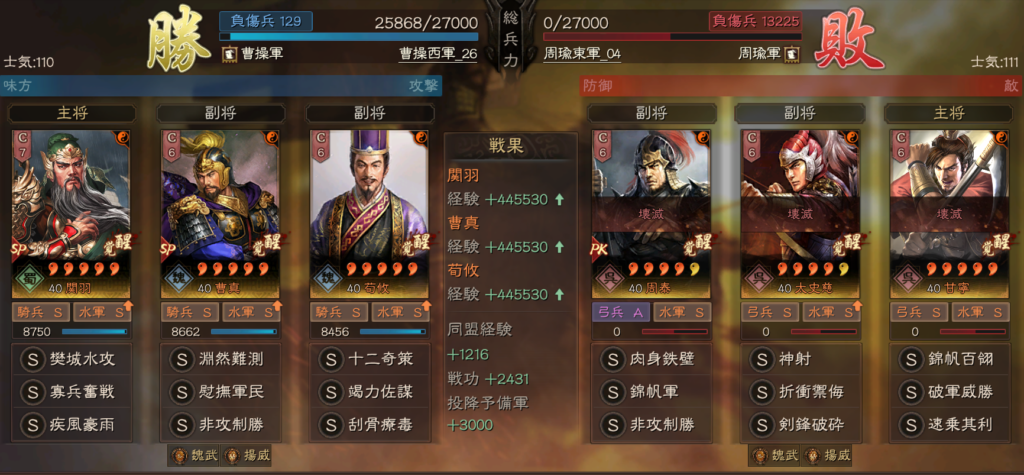This screenshot has height=475, width=1024.
Task: Open the 曹真 general portrait card
Action: pyautogui.click(x=219, y=212)
